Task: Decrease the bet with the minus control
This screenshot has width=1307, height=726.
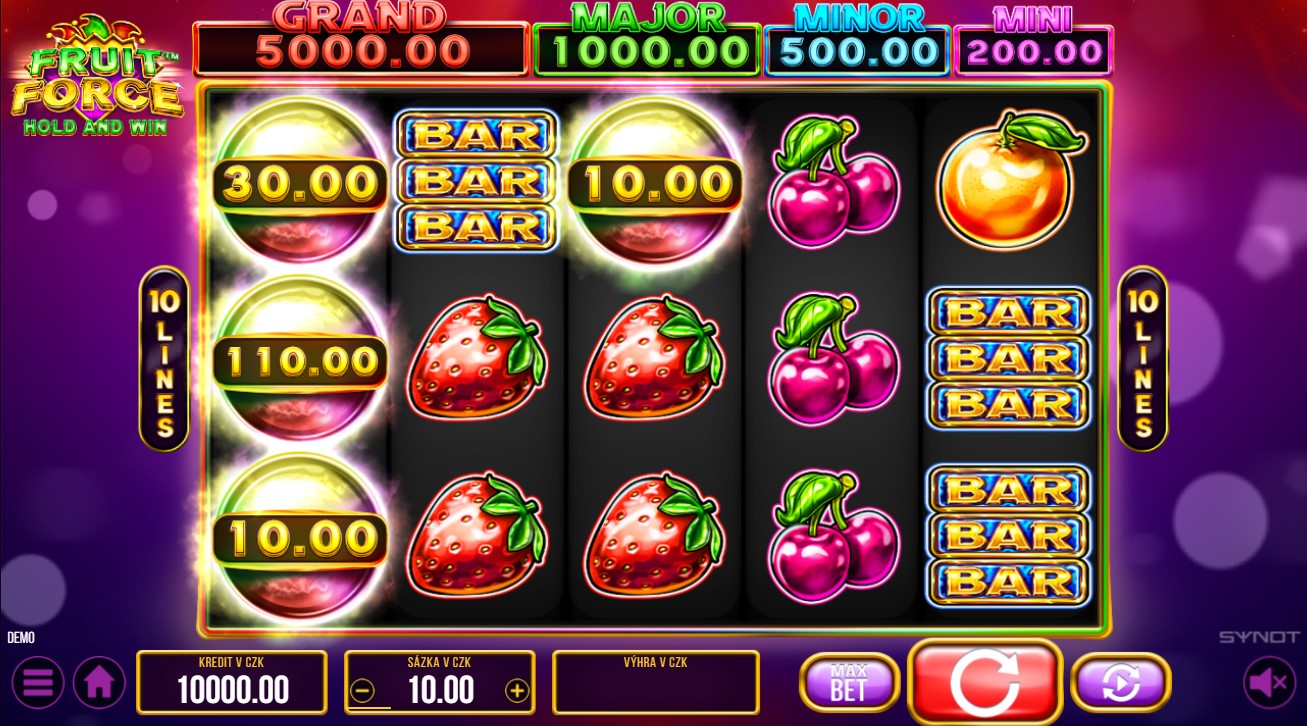Action: point(362,689)
